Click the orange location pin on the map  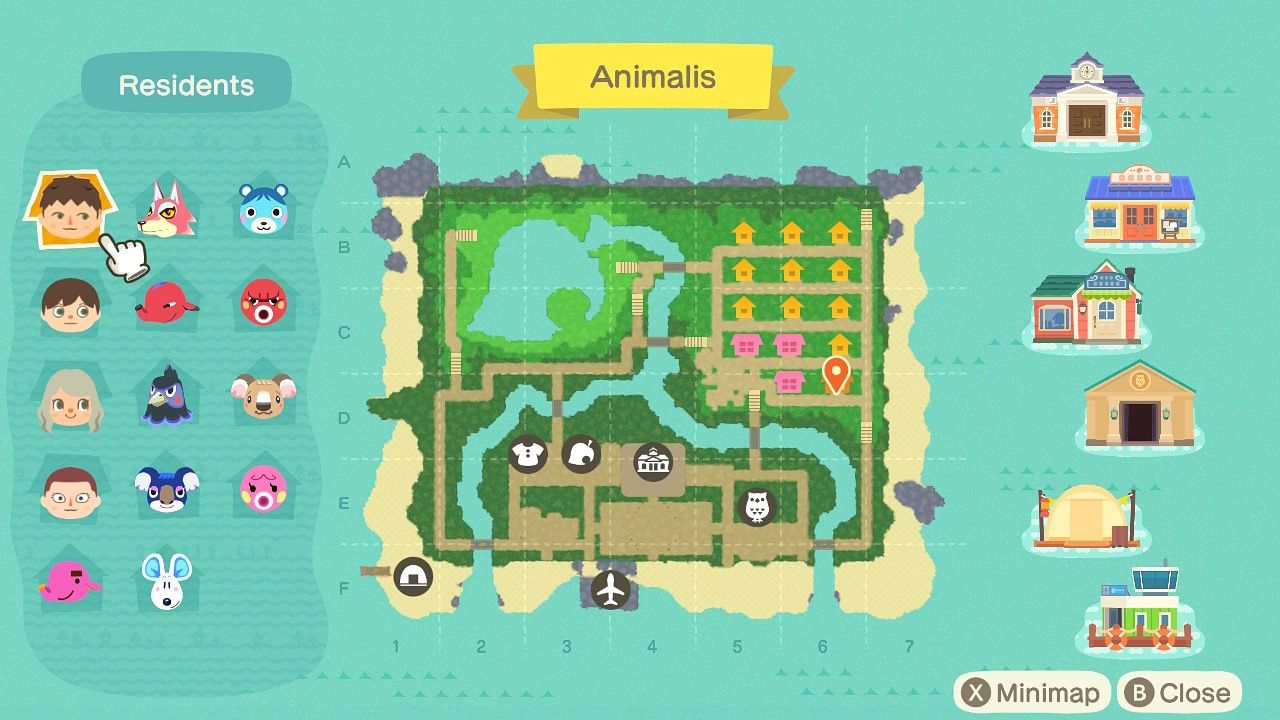click(x=836, y=374)
